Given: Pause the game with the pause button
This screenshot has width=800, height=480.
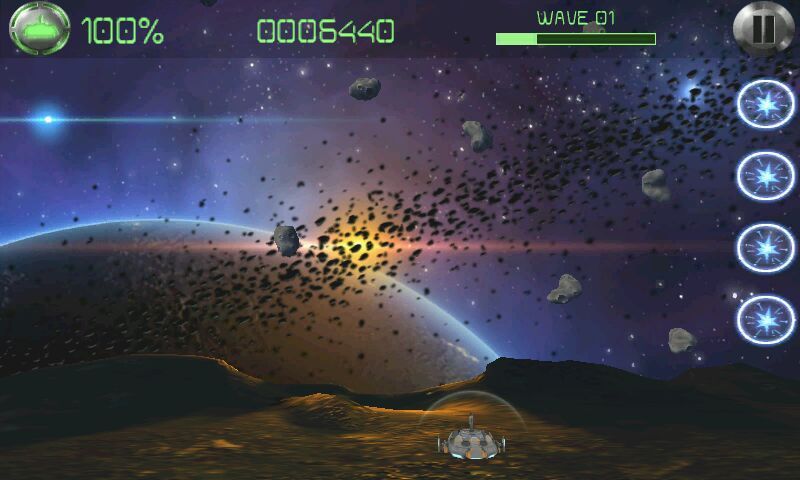Looking at the screenshot, I should [x=762, y=28].
